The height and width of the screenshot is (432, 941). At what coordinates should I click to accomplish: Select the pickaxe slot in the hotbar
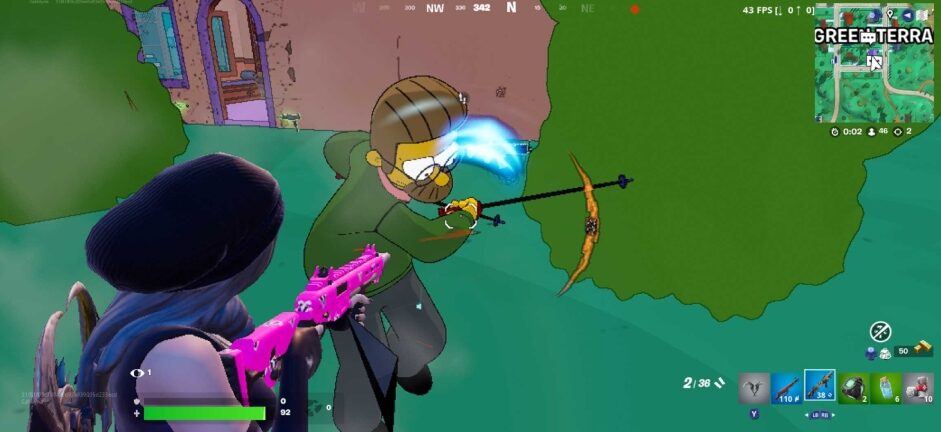[x=754, y=387]
